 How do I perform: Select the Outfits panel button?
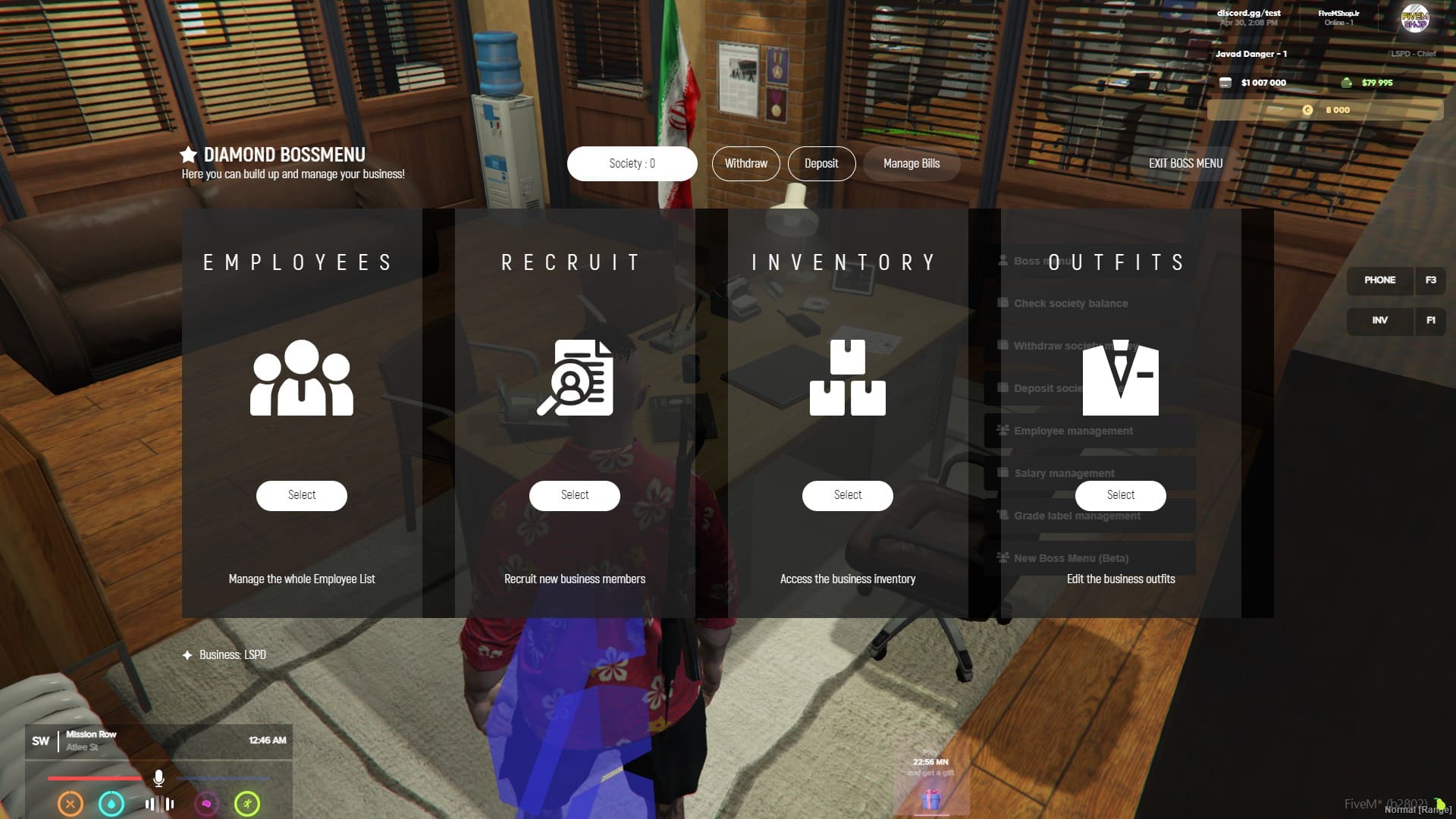pyautogui.click(x=1121, y=495)
